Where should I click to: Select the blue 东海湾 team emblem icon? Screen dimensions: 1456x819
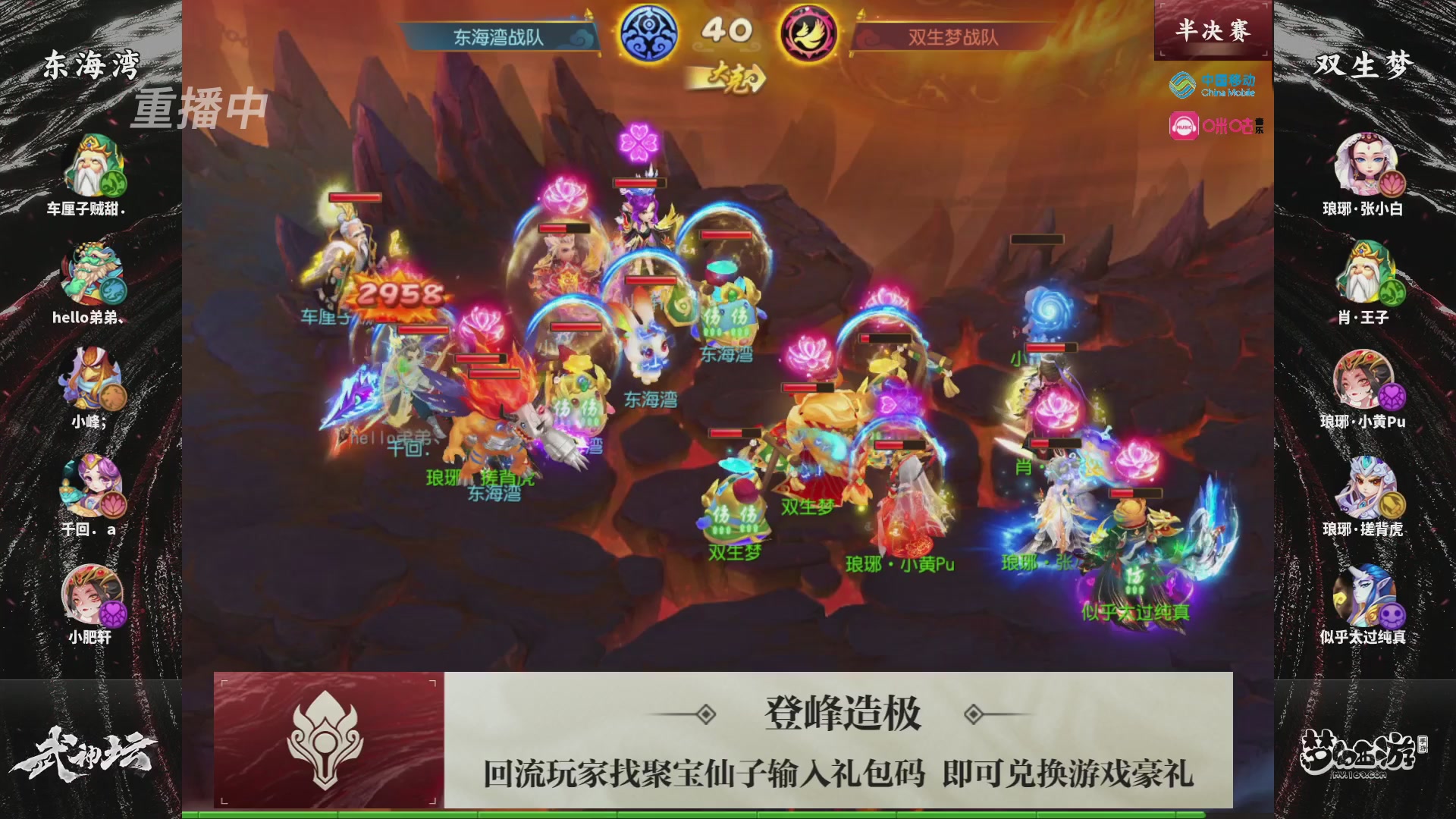pyautogui.click(x=648, y=30)
